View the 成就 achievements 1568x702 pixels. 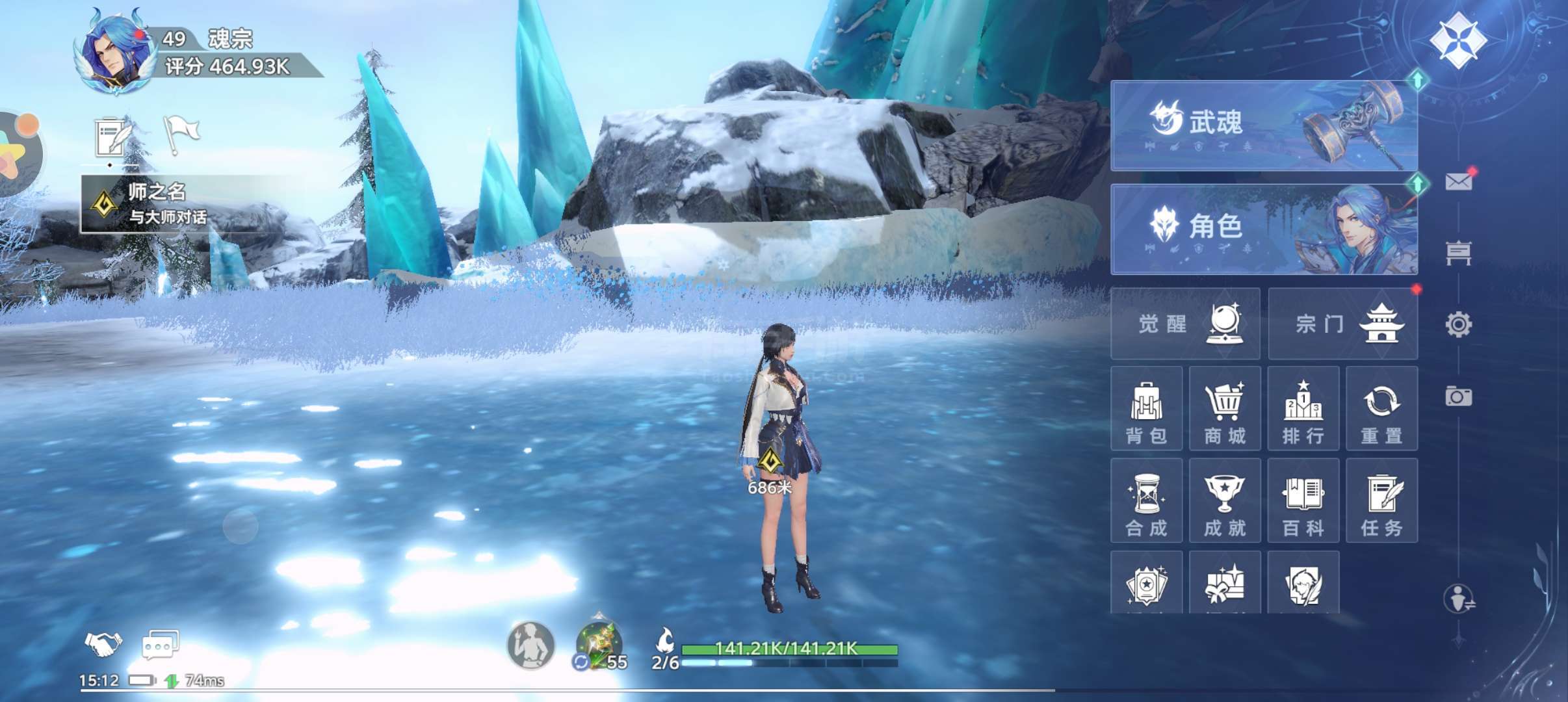coord(1225,500)
